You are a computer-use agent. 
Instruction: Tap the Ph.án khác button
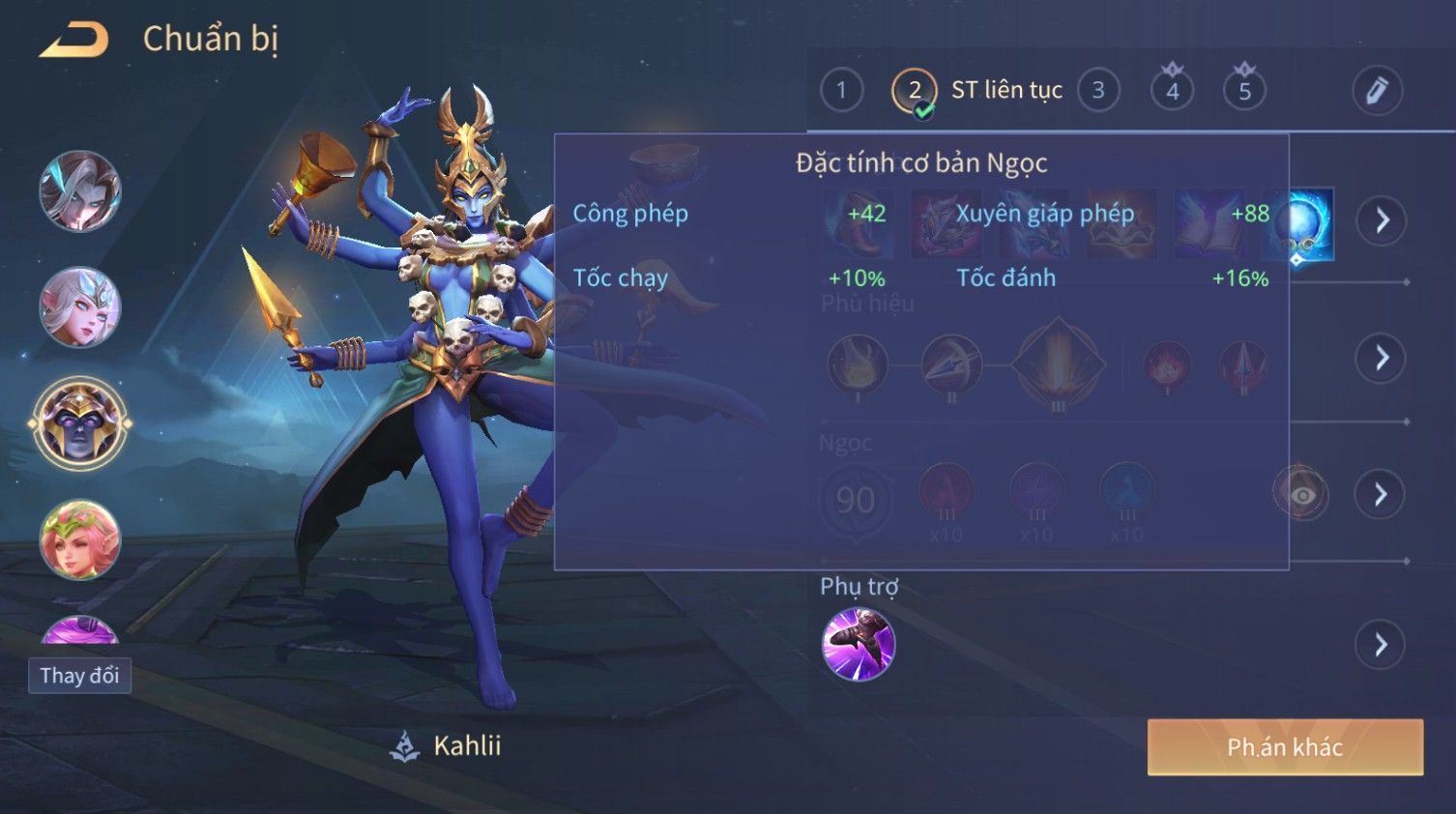coord(1285,747)
